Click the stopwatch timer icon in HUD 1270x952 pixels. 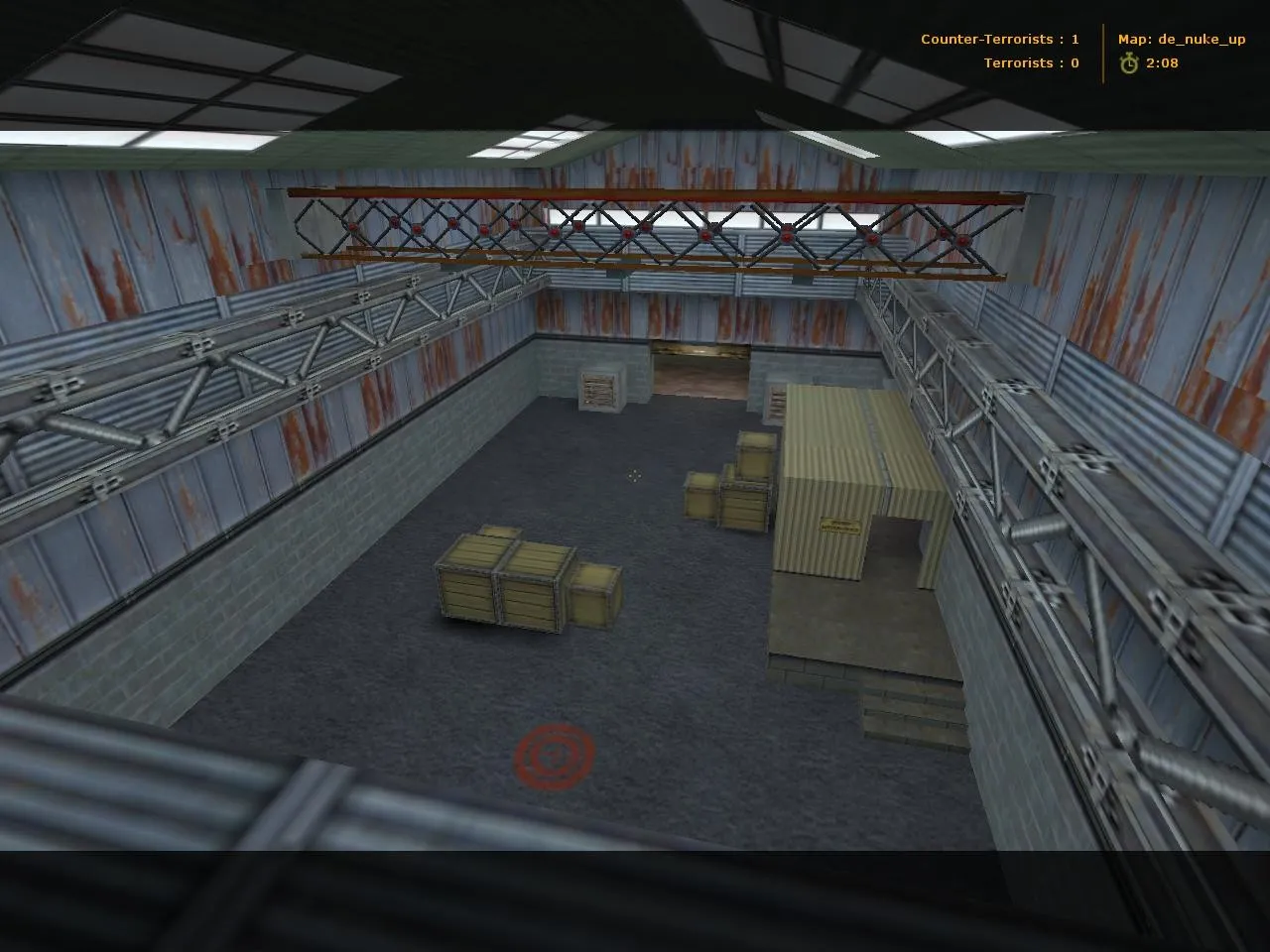click(x=1129, y=62)
